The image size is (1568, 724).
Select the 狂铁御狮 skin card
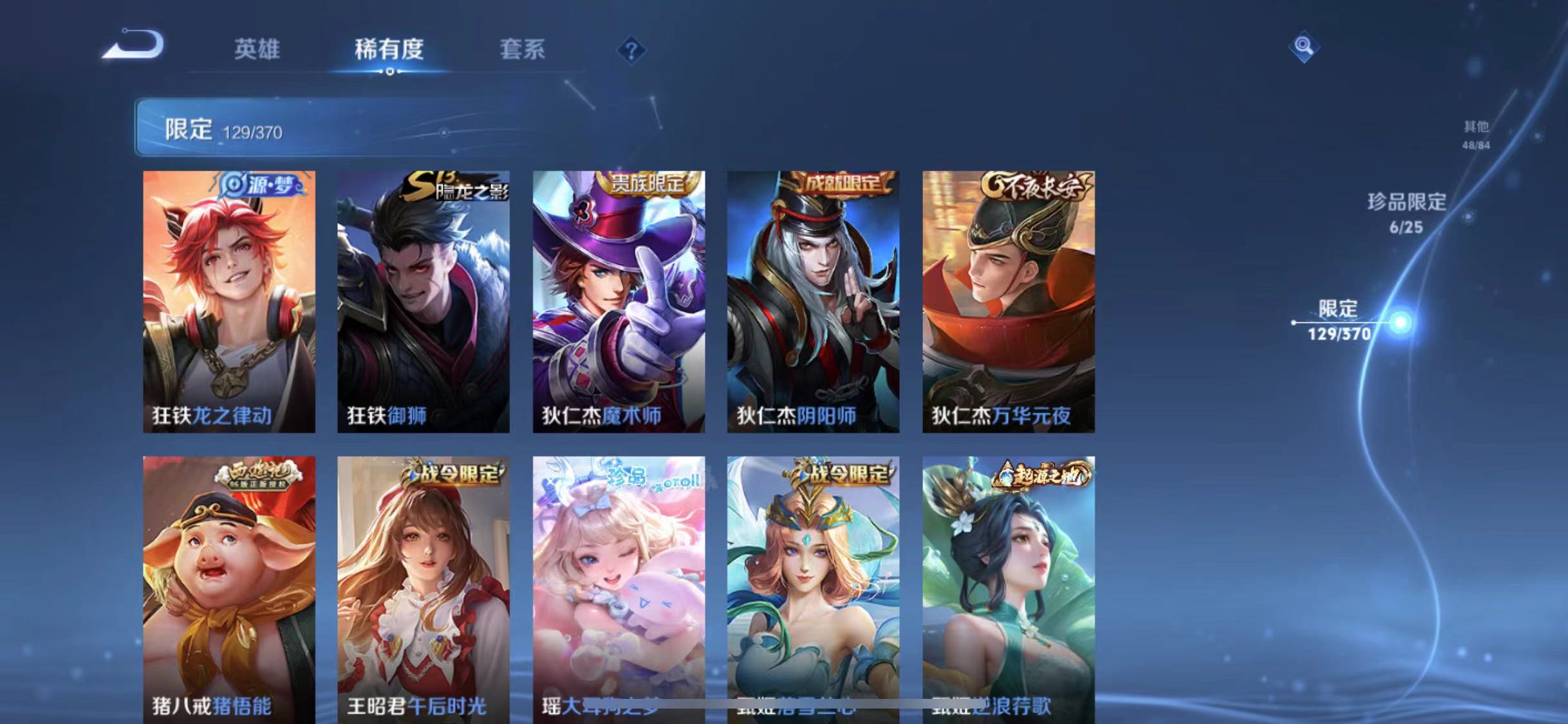pyautogui.click(x=422, y=302)
